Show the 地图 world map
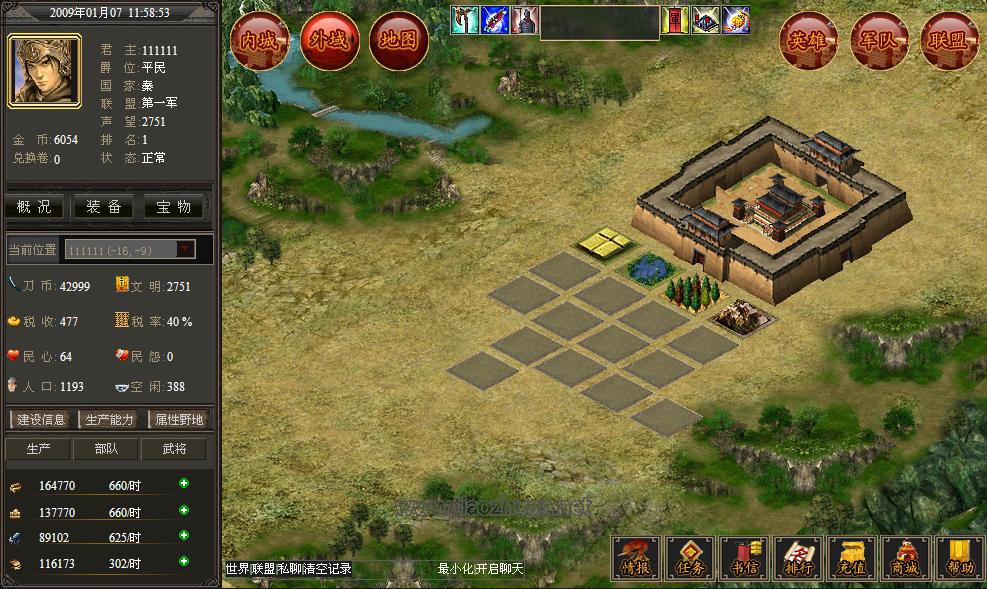Viewport: 987px width, 589px height. (399, 42)
